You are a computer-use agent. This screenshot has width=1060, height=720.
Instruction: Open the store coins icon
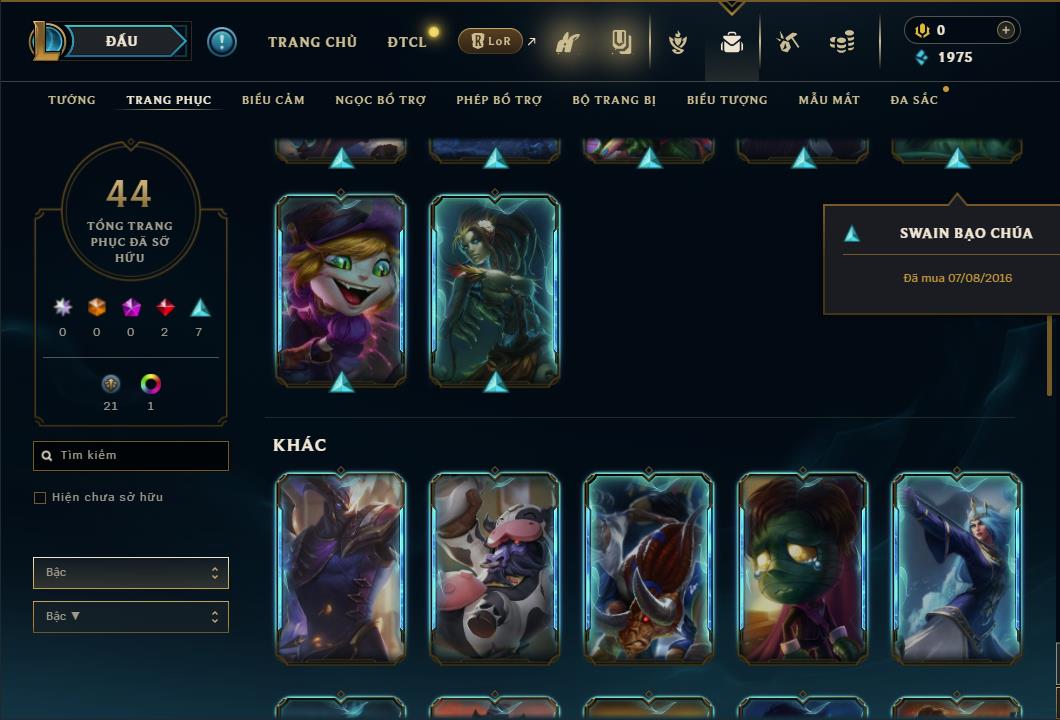842,42
